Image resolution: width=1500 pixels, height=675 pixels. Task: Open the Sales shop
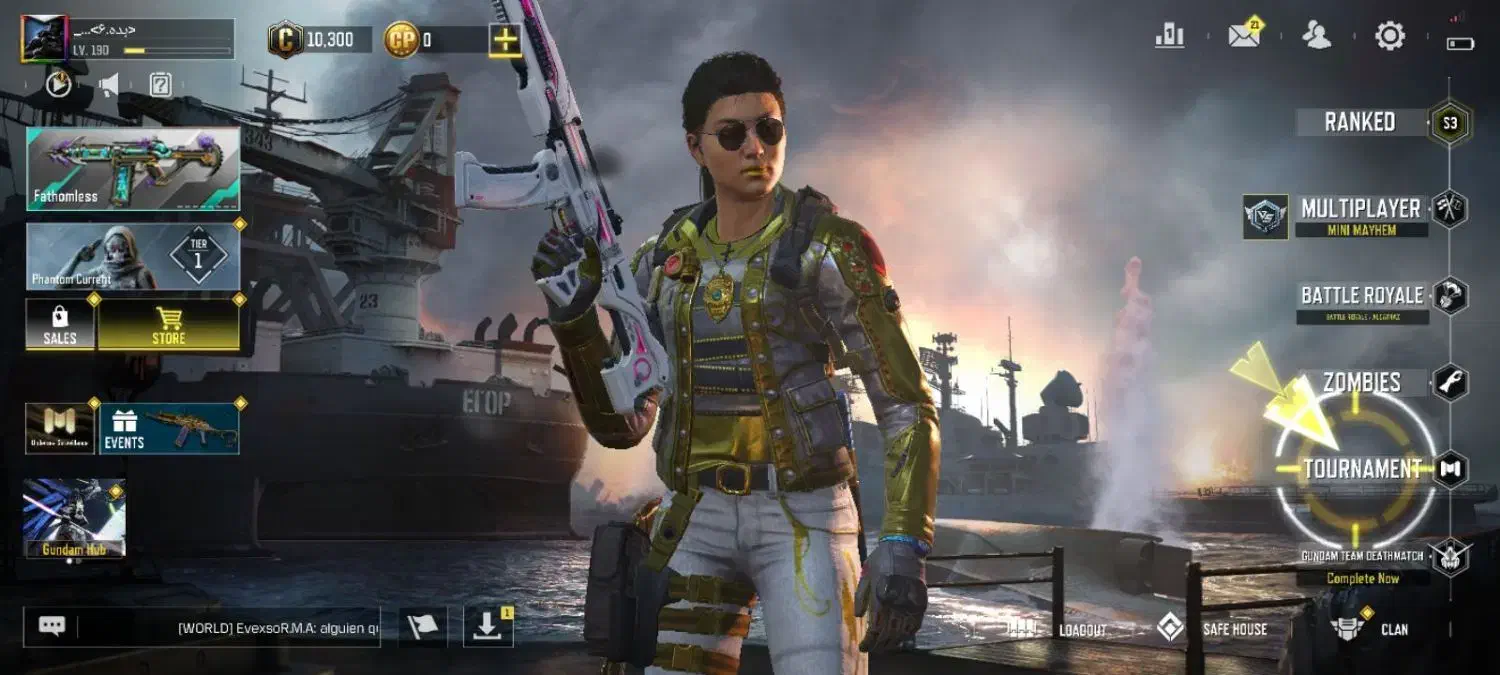pos(60,325)
